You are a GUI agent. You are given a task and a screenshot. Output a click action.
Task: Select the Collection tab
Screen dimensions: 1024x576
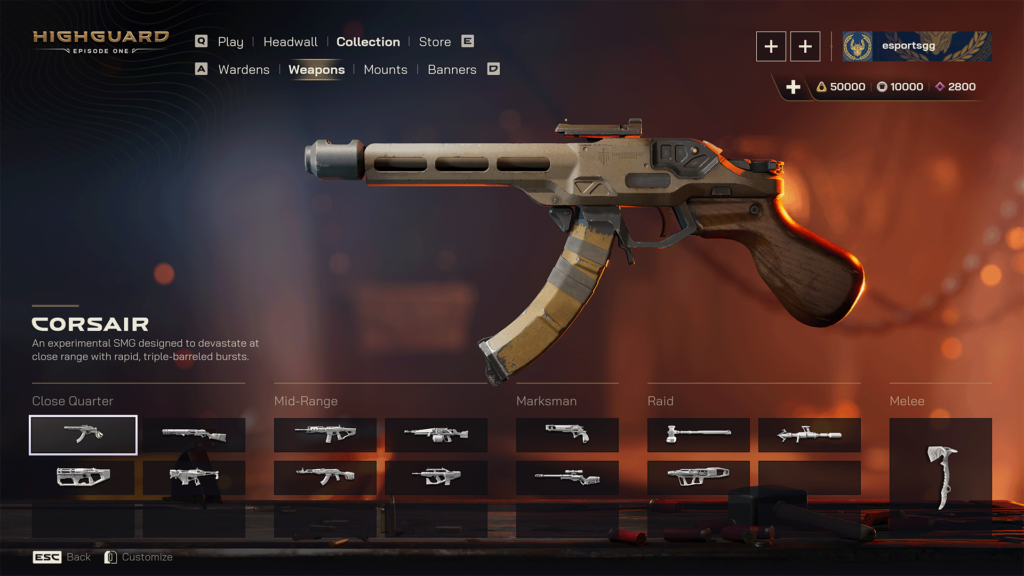coord(368,42)
